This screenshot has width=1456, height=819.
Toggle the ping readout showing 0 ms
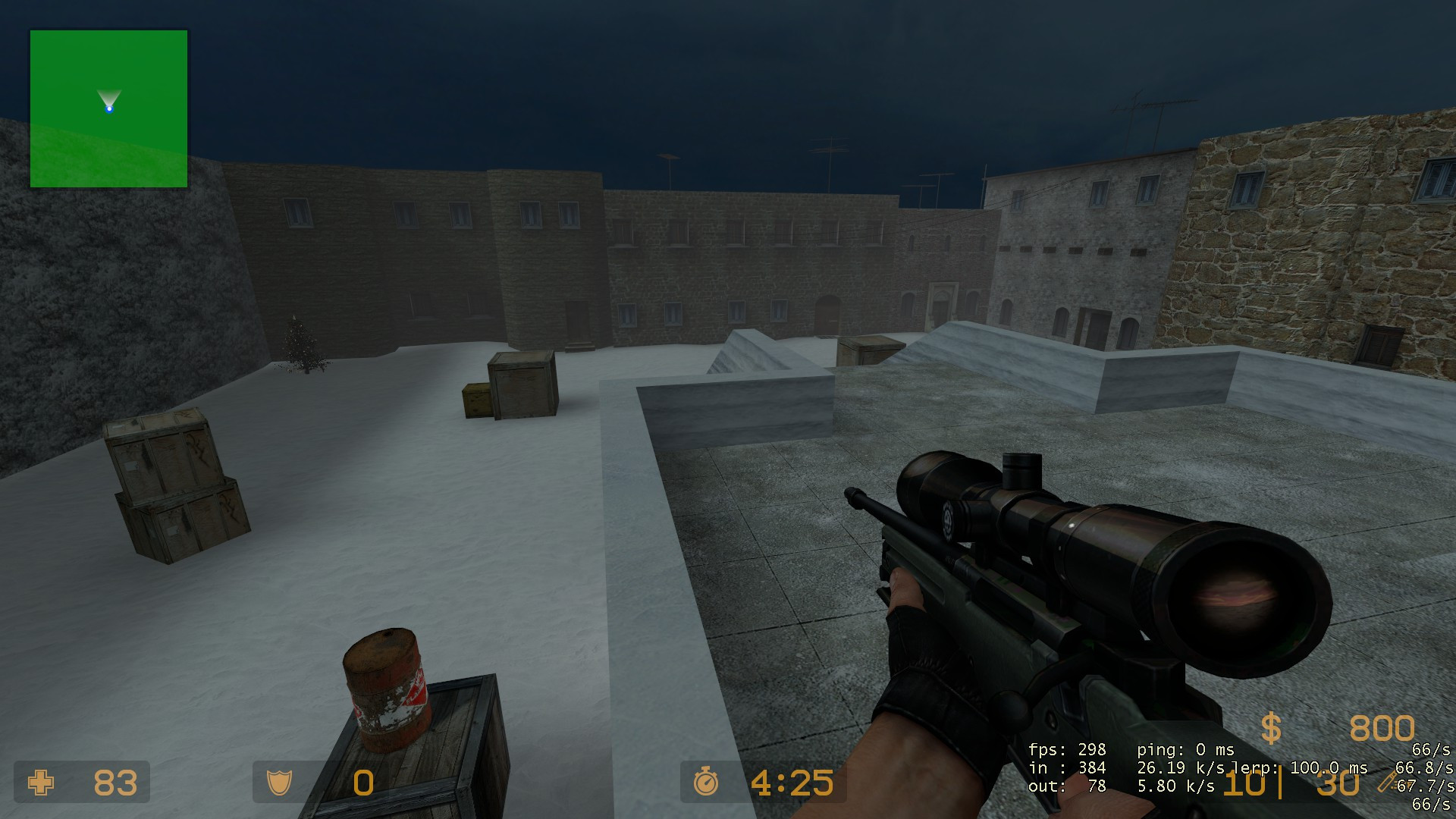[x=1185, y=748]
